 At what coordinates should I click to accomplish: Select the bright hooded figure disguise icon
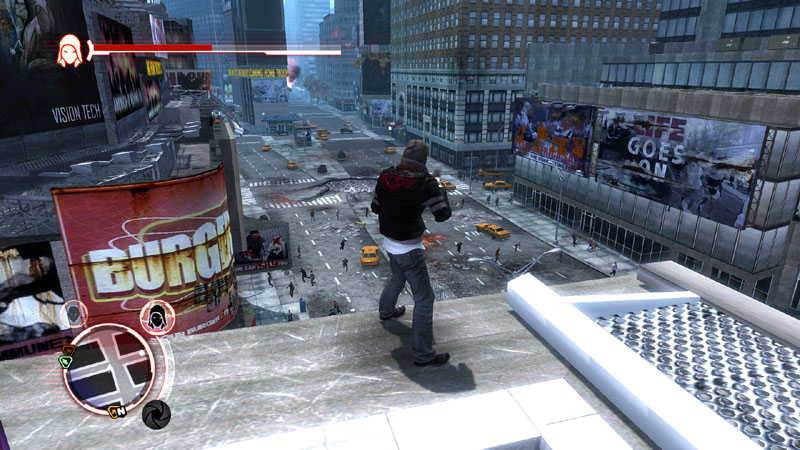[x=157, y=318]
